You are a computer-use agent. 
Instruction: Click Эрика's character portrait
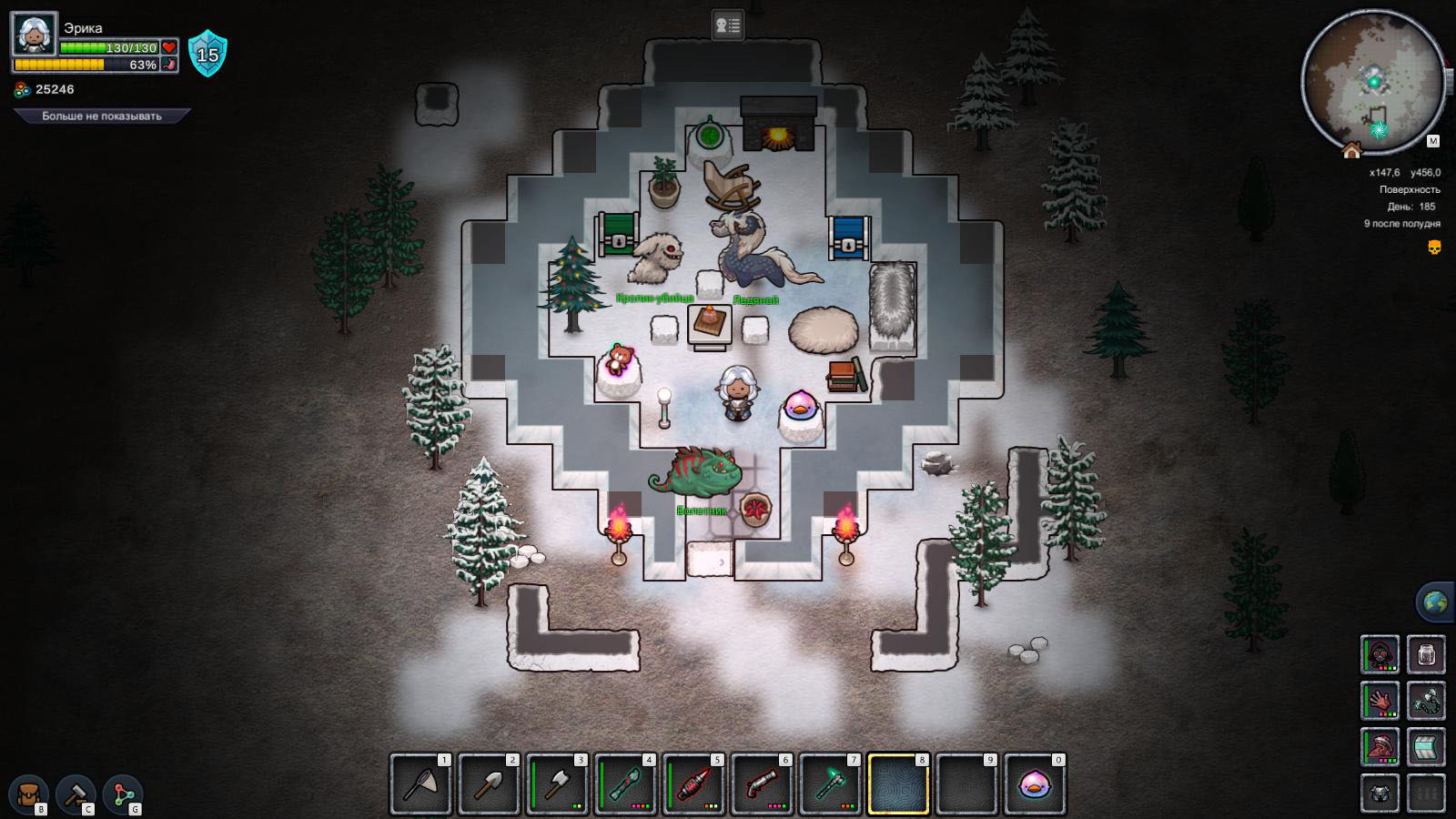pyautogui.click(x=35, y=35)
